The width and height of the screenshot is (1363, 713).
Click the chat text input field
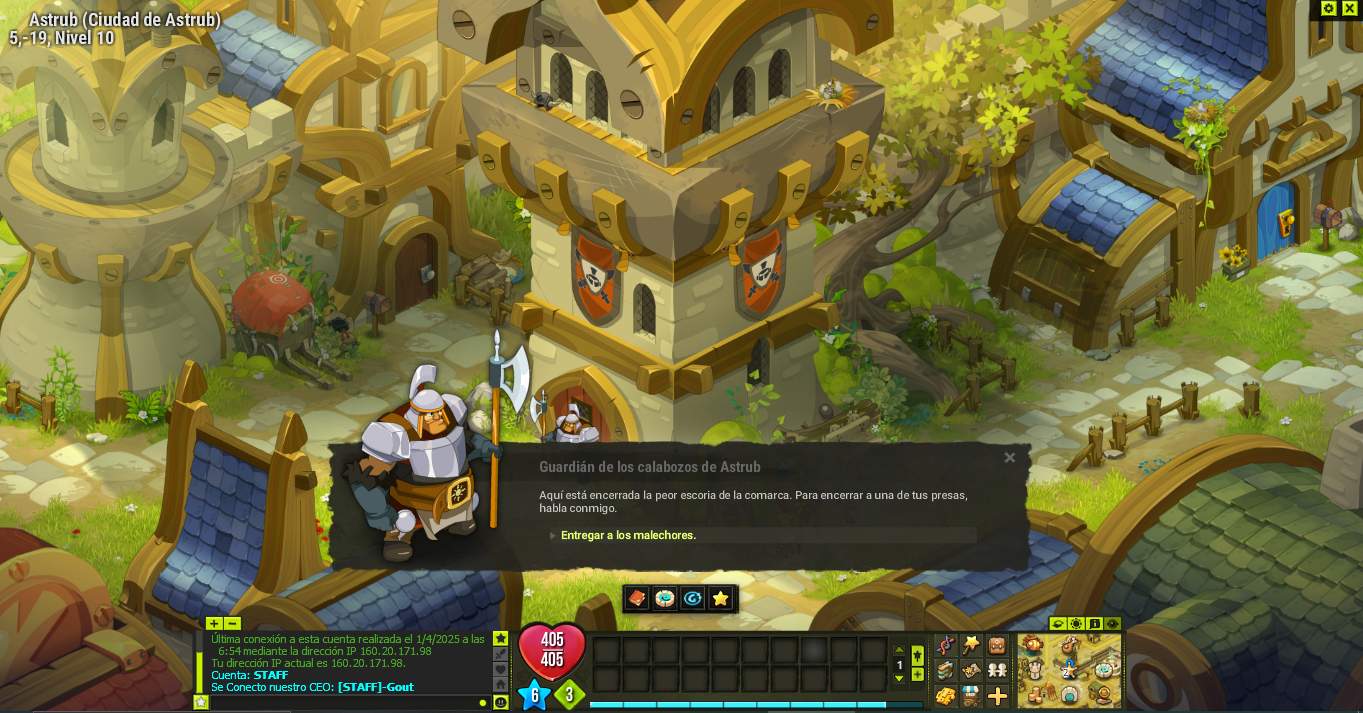pyautogui.click(x=340, y=702)
